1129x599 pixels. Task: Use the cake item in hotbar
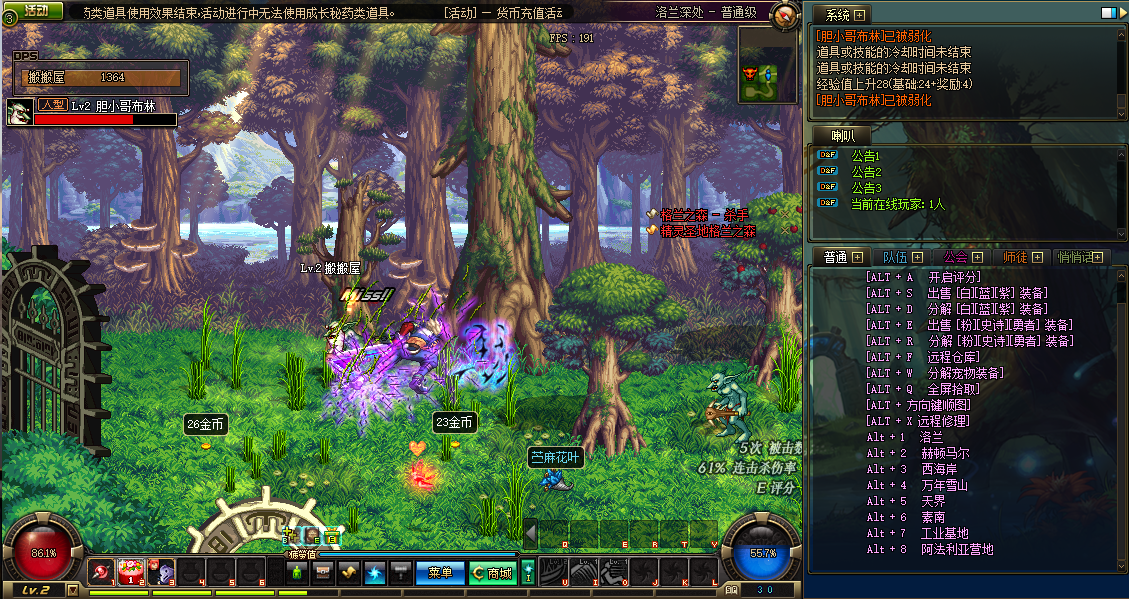(130, 572)
